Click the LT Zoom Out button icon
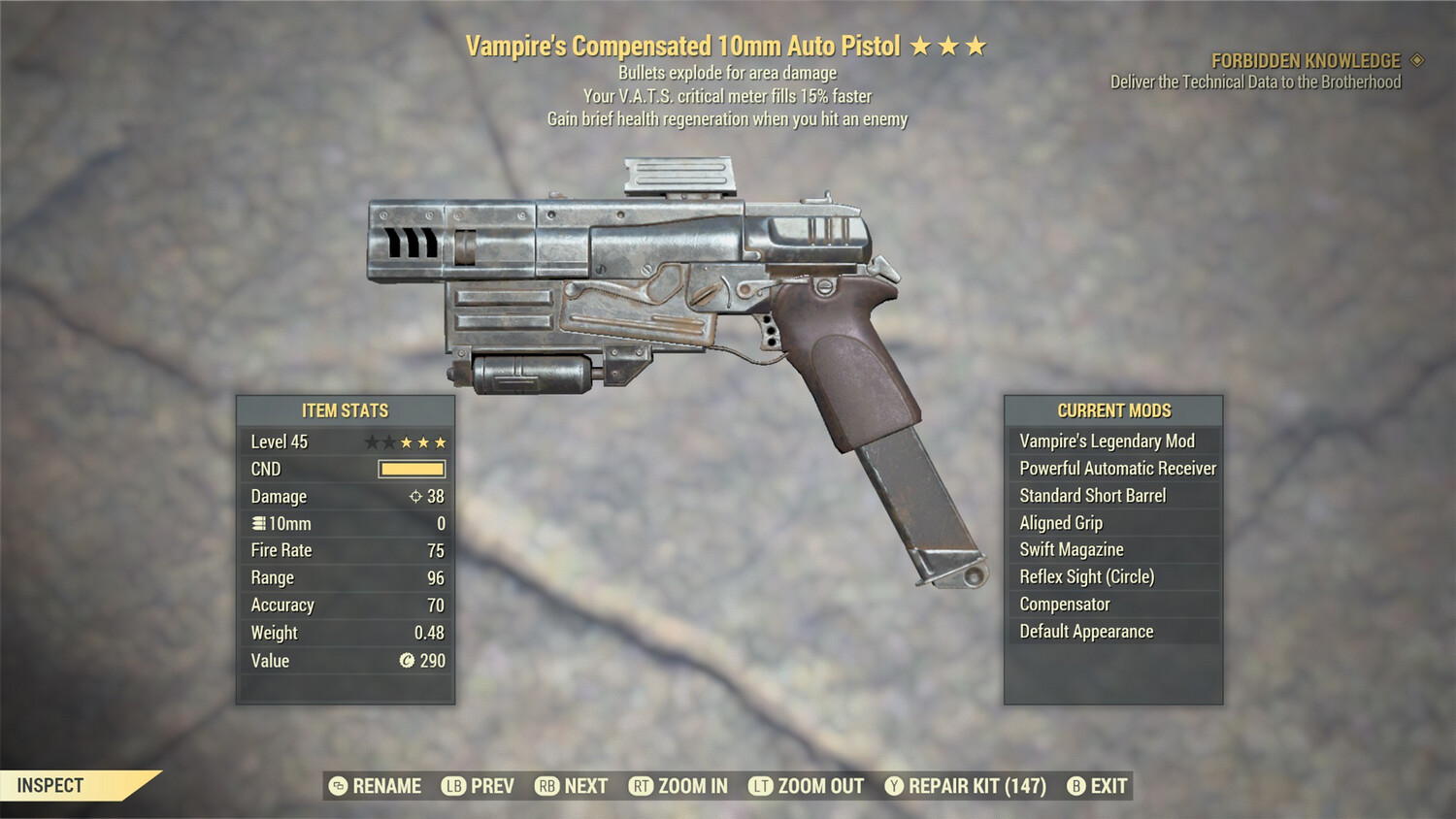The image size is (1456, 819). [x=761, y=786]
